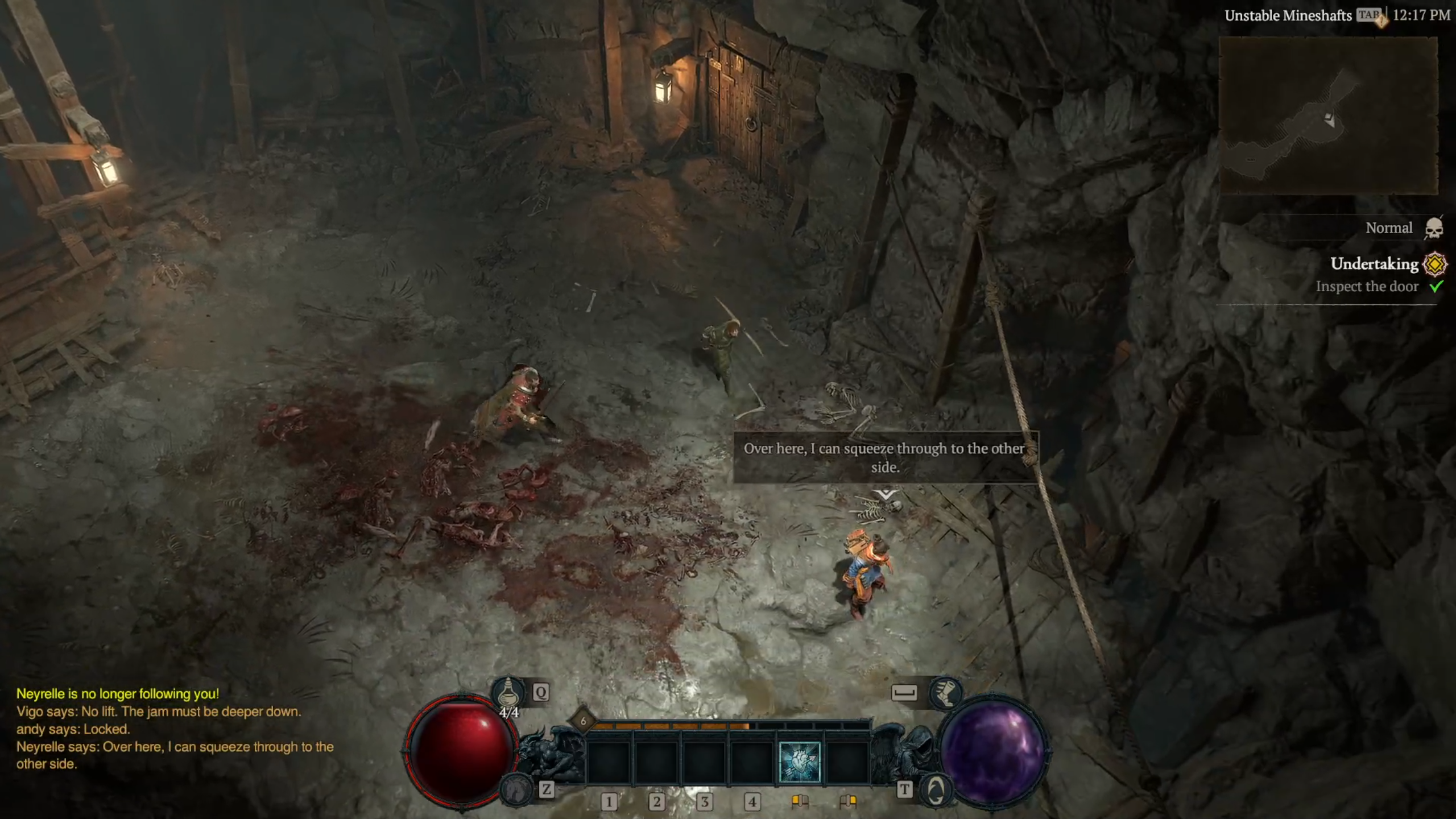Trigger the evade boot icon
The image size is (1456, 819).
tap(945, 692)
